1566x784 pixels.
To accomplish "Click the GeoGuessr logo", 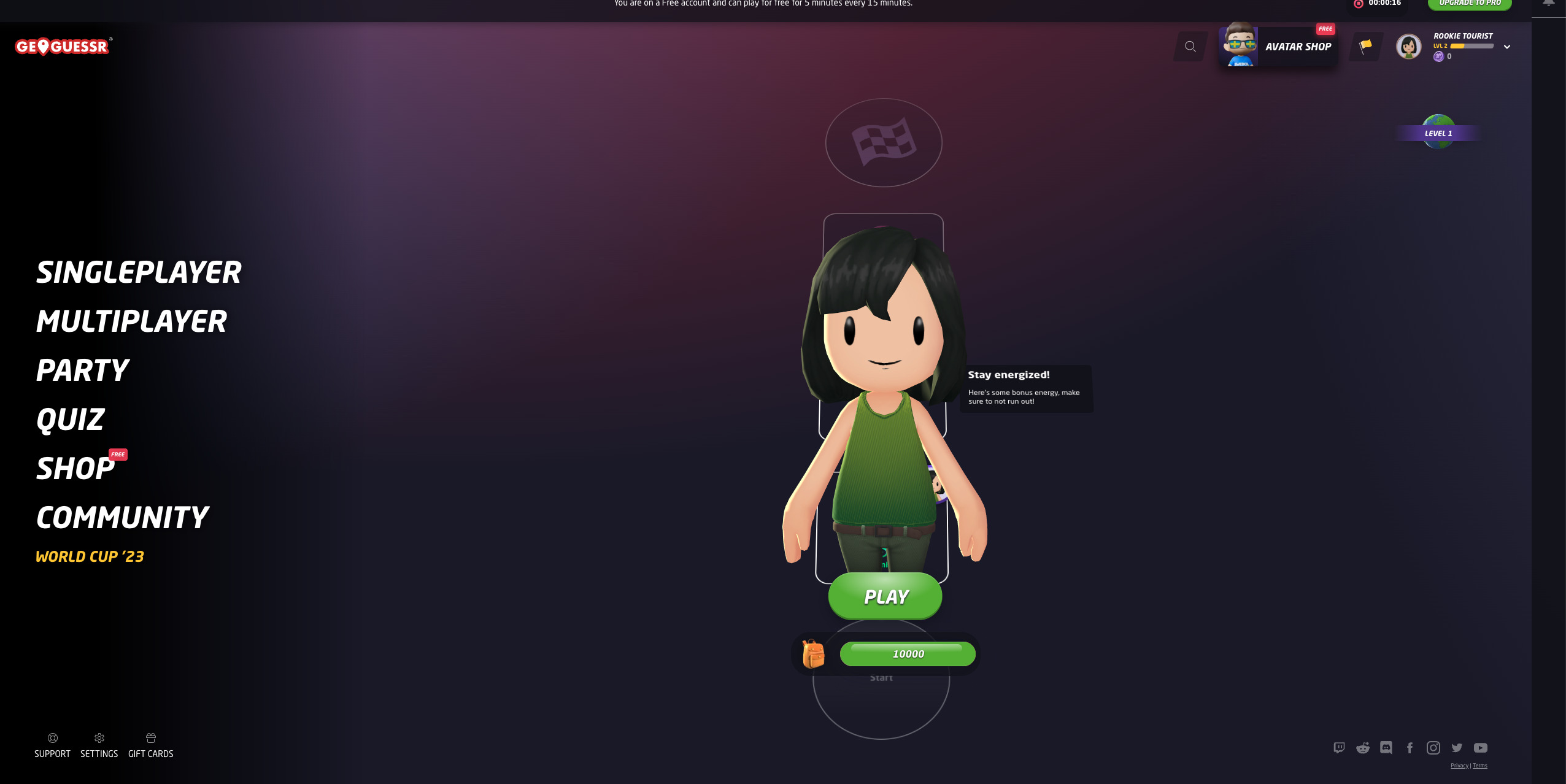I will click(63, 47).
